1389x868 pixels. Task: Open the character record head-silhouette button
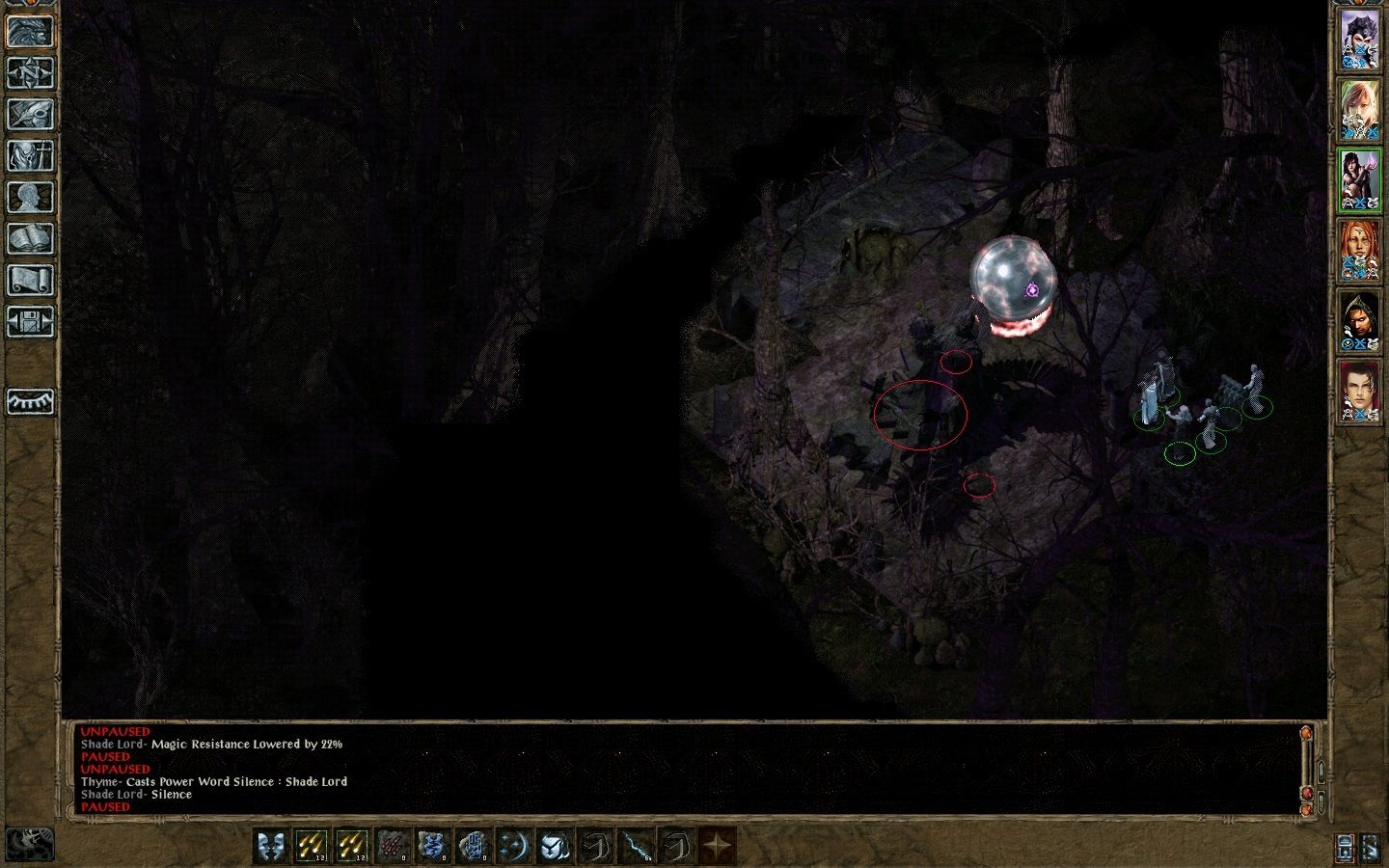coord(30,197)
